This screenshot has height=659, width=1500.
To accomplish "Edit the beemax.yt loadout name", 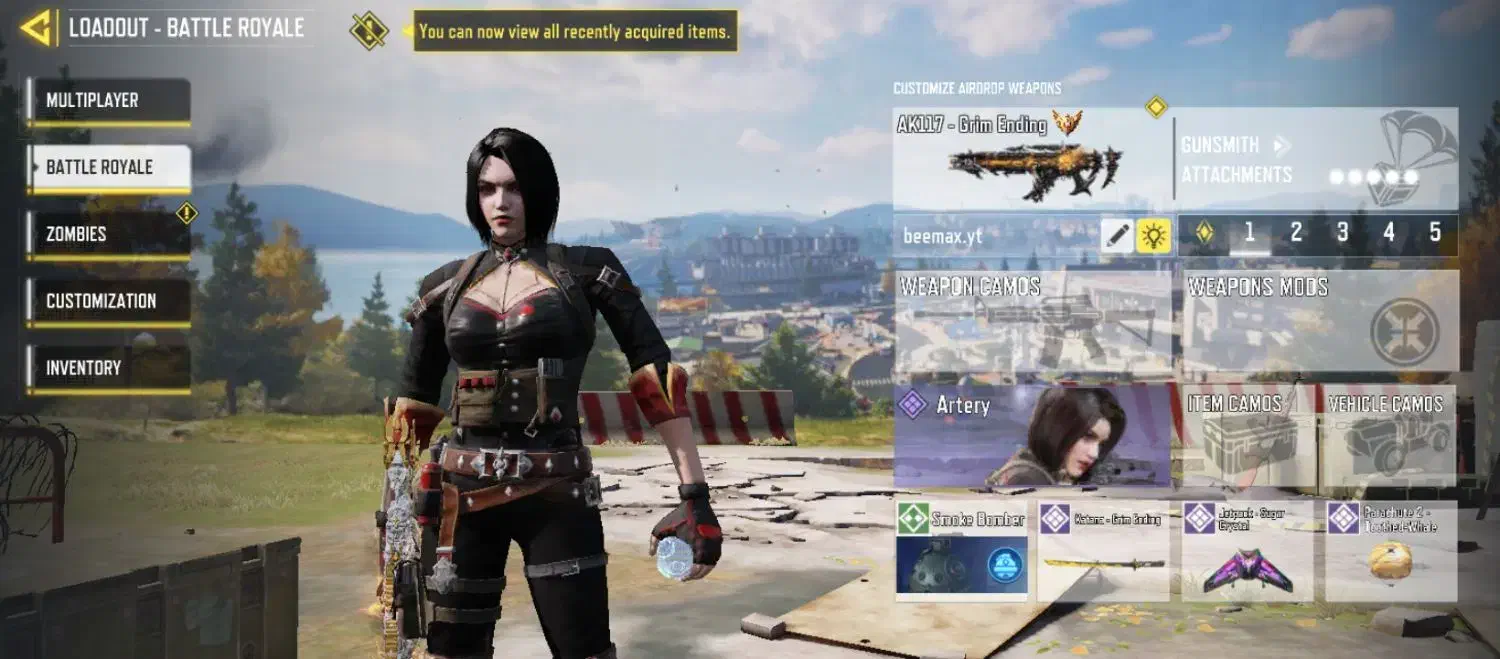I will (x=1118, y=236).
